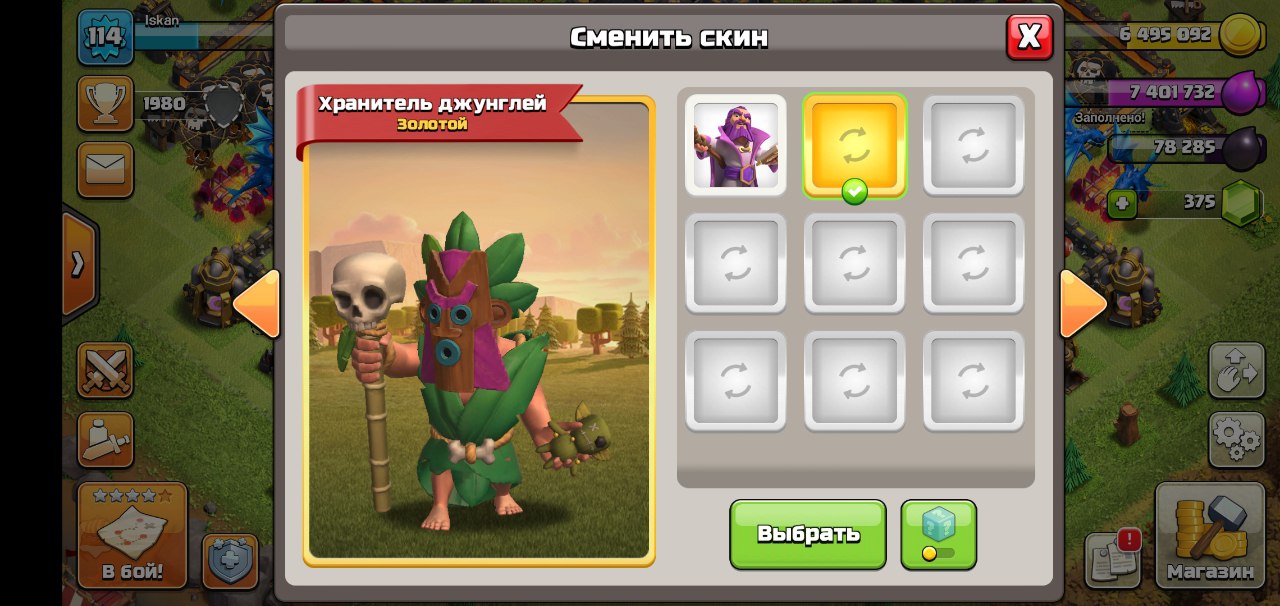Select the purple Grand Warden default skin
This screenshot has width=1280, height=606.
tap(735, 145)
